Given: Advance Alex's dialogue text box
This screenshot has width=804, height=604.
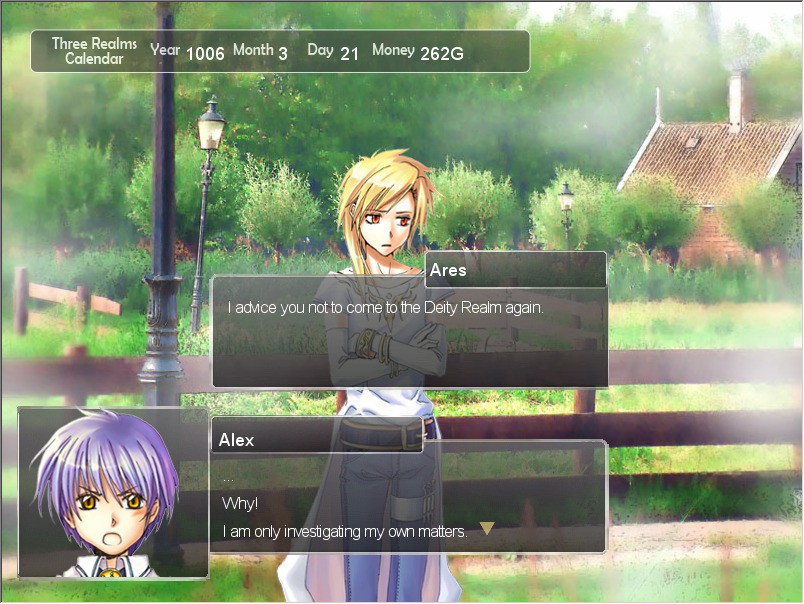Looking at the screenshot, I should [408, 497].
